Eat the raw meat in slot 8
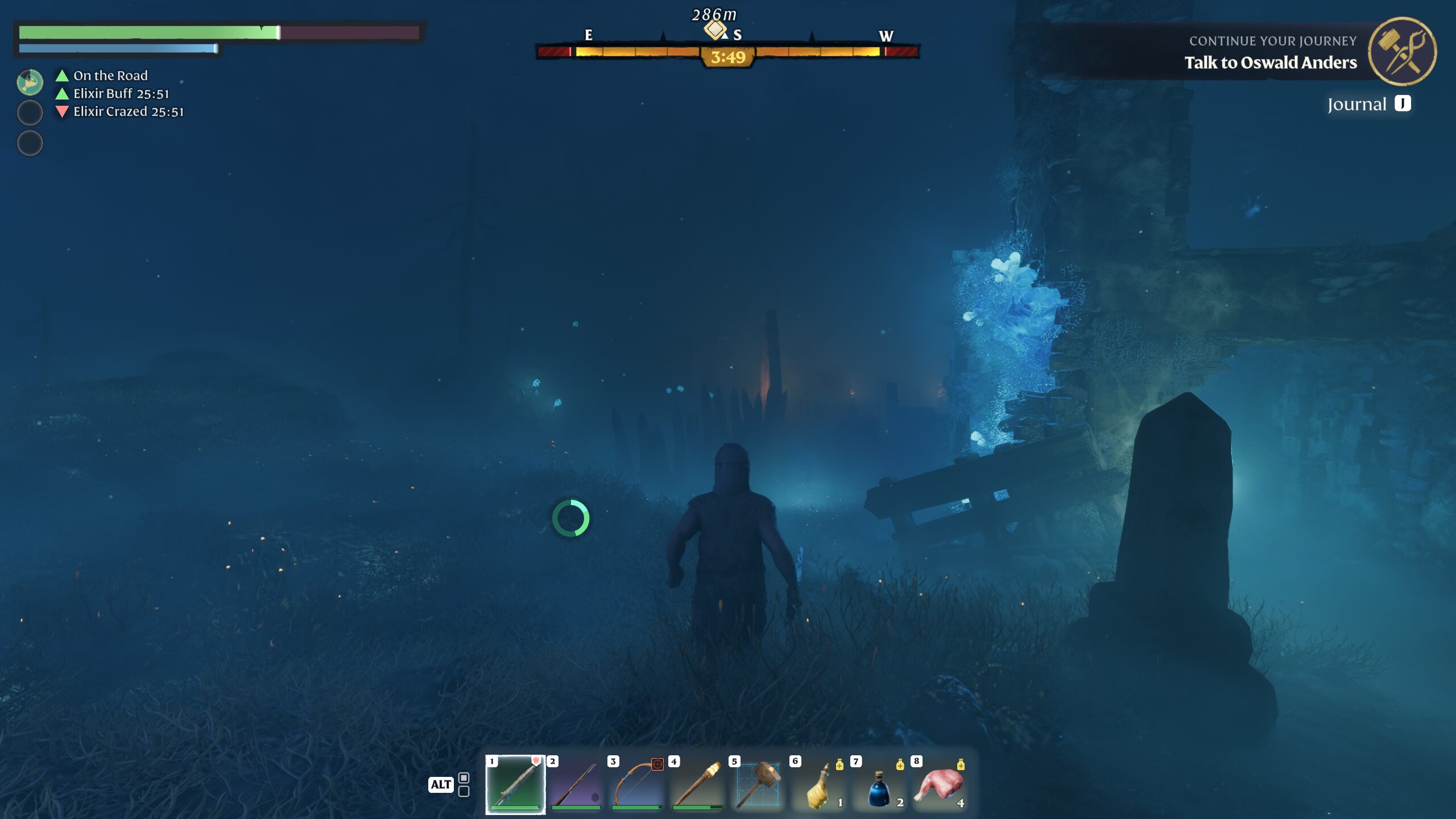The image size is (1456, 819). [940, 784]
